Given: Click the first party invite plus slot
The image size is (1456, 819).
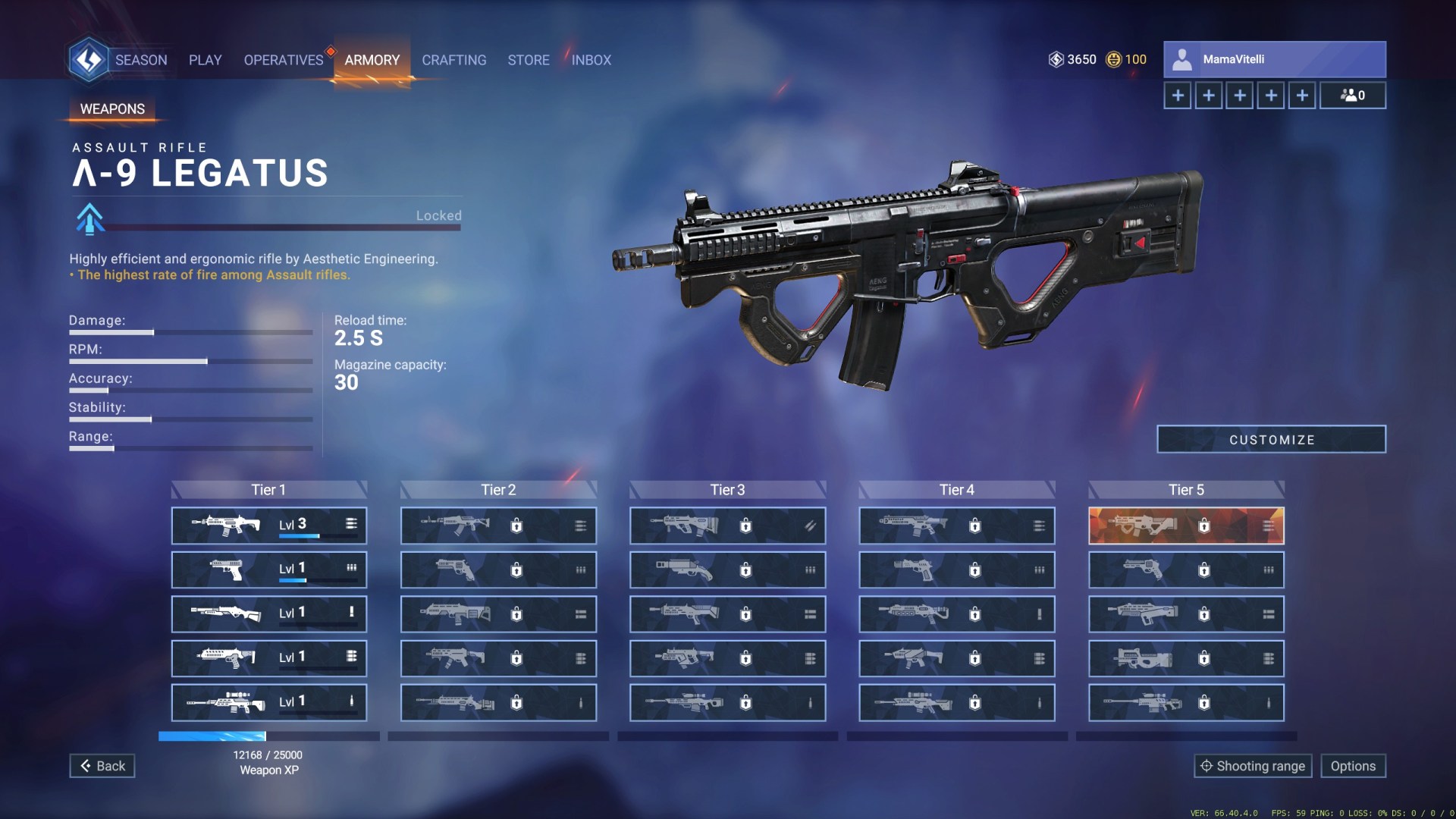Looking at the screenshot, I should point(1178,96).
